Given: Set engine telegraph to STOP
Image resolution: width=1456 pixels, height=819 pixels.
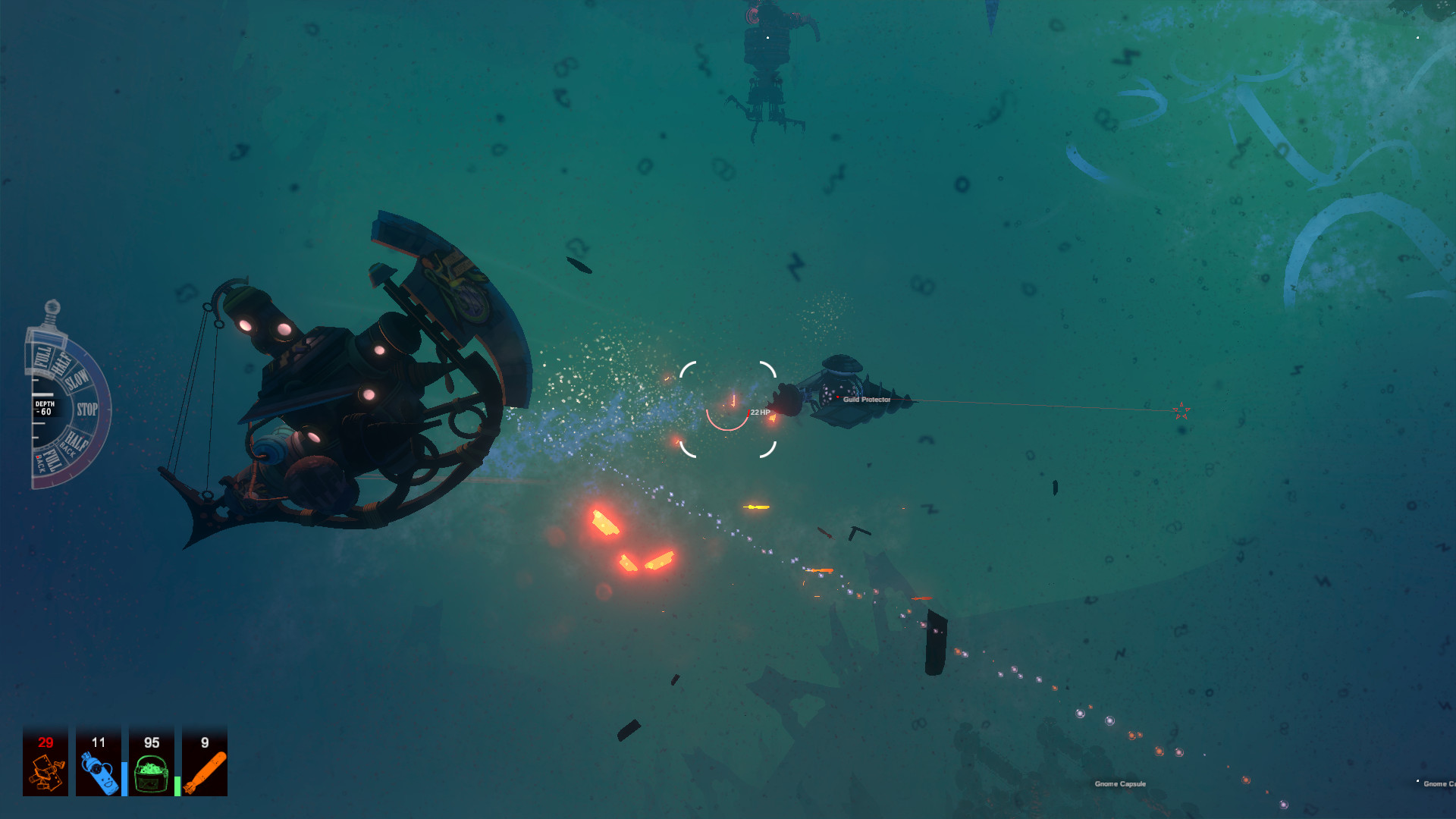Looking at the screenshot, I should point(87,407).
